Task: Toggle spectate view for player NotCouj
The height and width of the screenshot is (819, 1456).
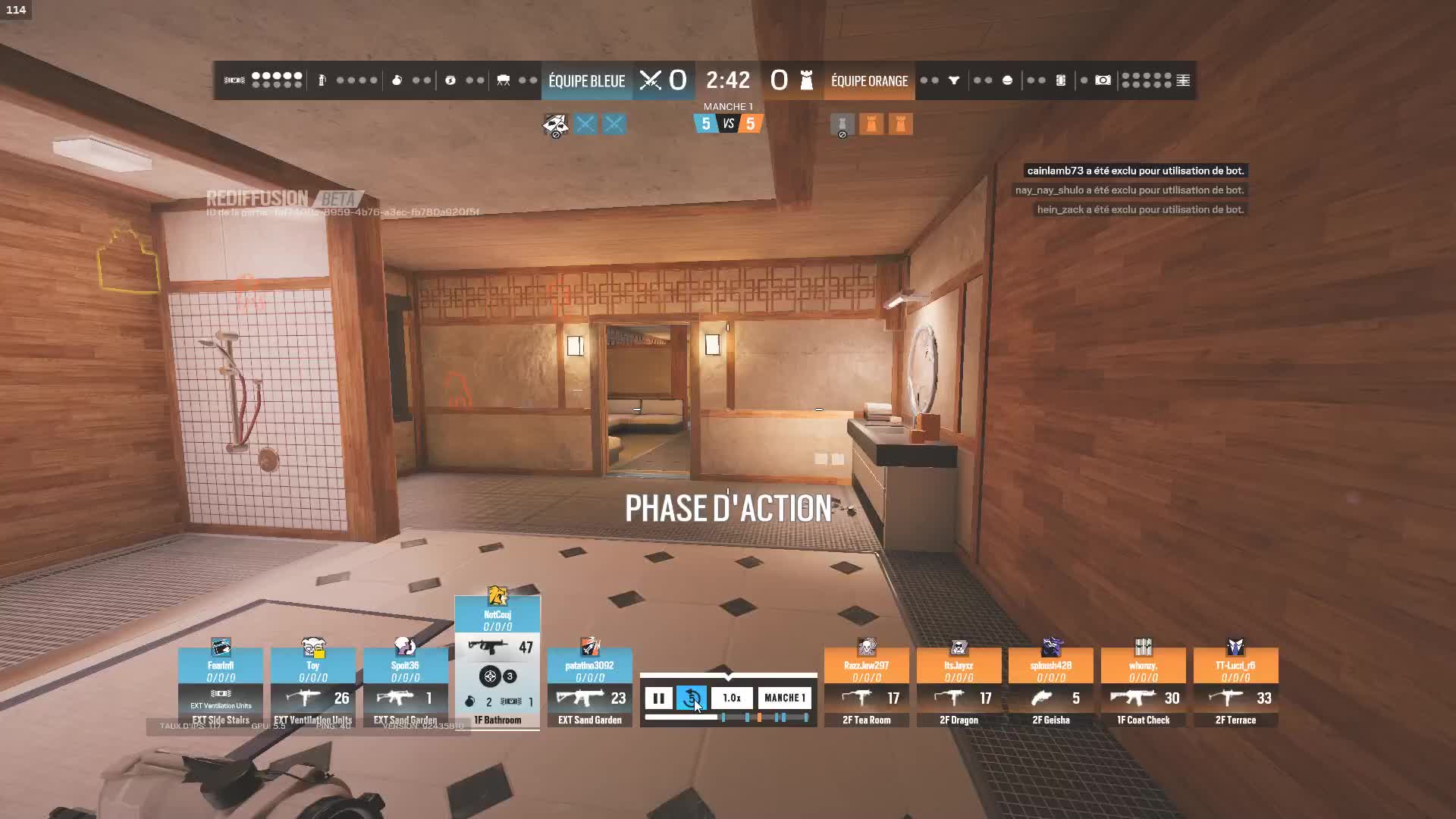Action: (497, 614)
